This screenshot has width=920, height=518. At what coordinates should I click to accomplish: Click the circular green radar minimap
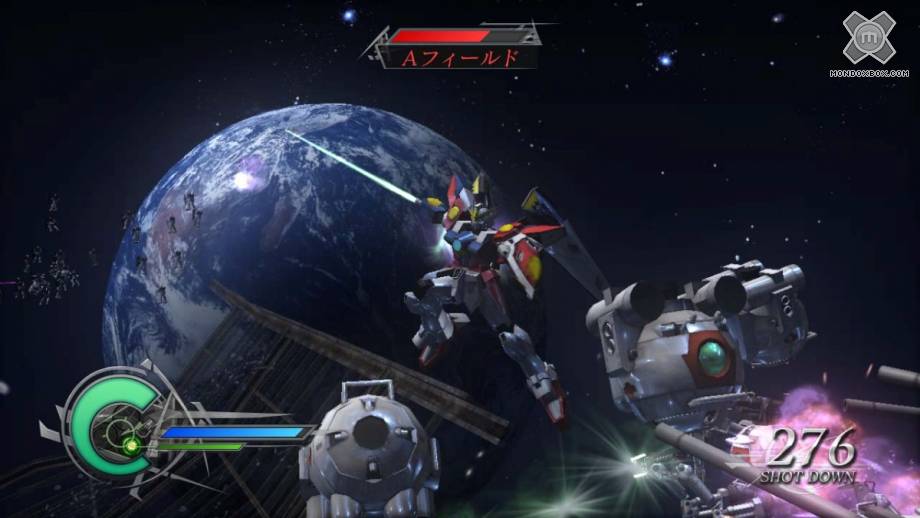[x=111, y=425]
